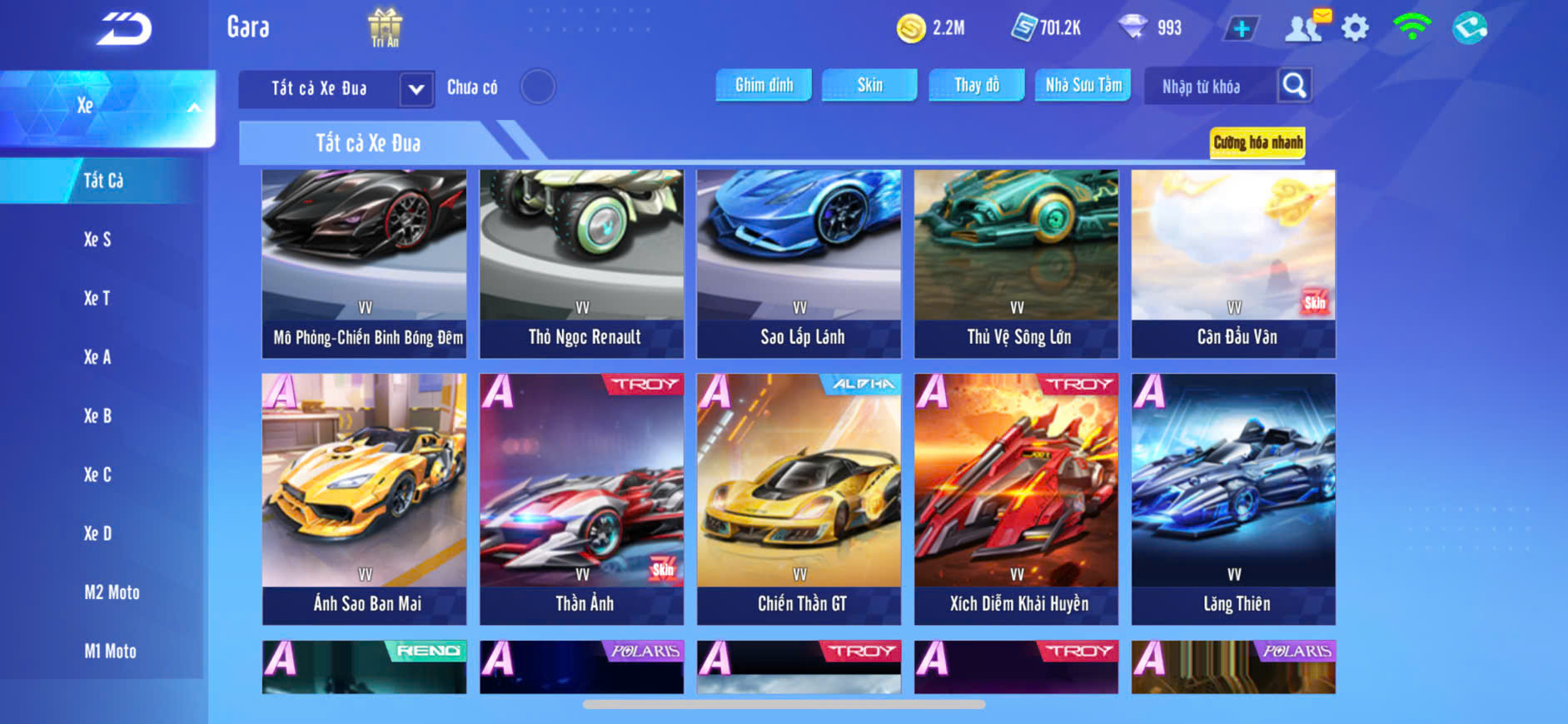Choose the Xích Diễm Khải Huyền car
The width and height of the screenshot is (1568, 724).
coord(1017,498)
